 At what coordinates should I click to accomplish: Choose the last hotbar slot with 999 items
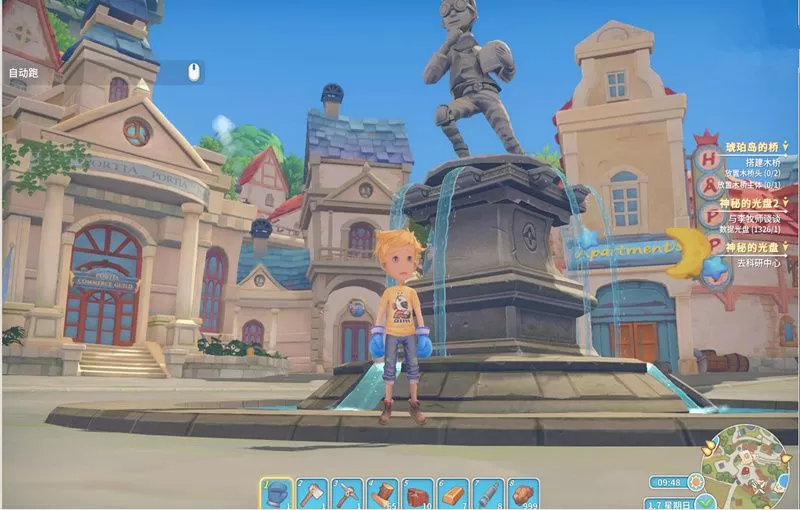coord(523,493)
